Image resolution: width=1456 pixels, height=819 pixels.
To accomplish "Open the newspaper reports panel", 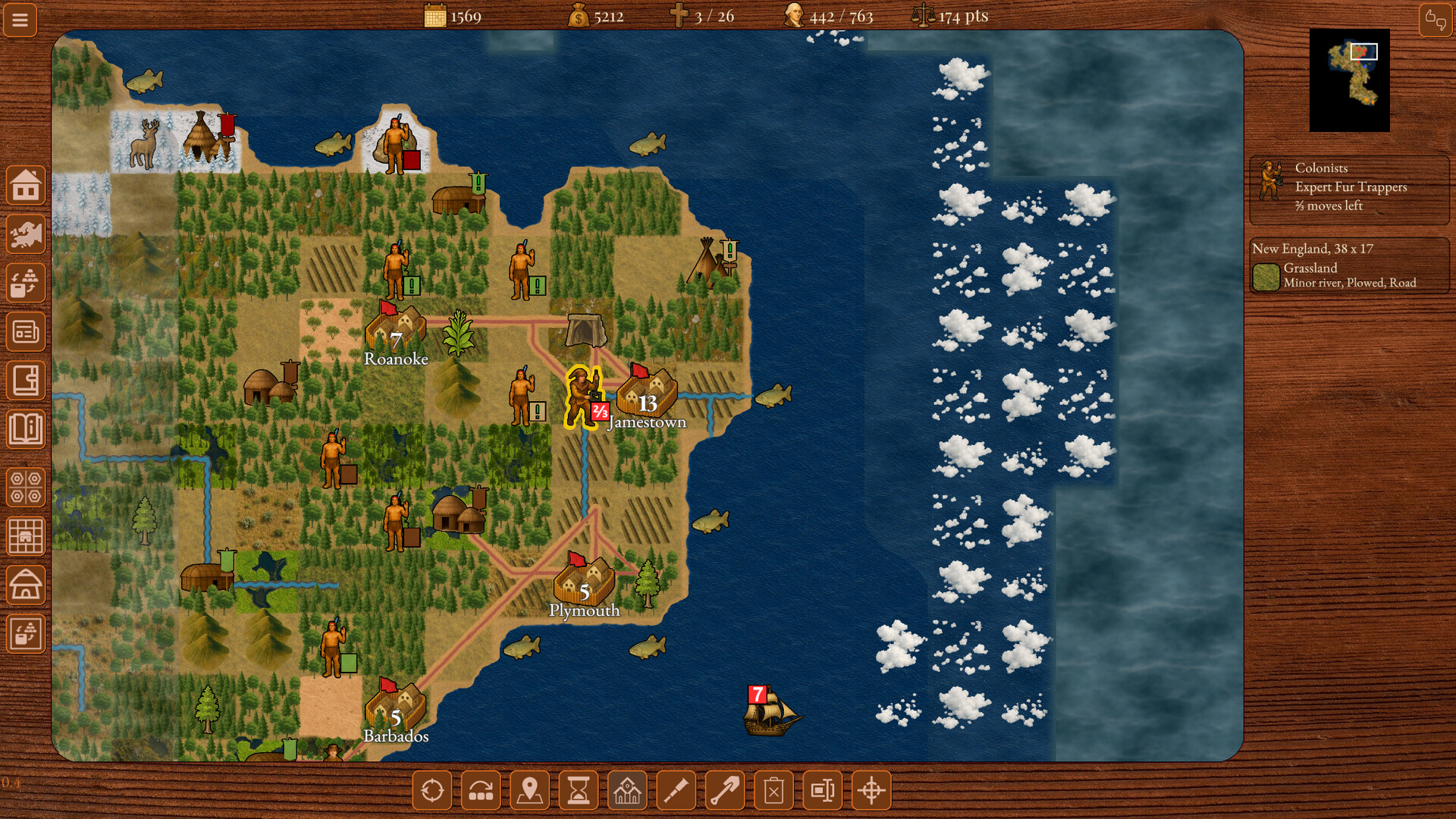I will [x=27, y=331].
